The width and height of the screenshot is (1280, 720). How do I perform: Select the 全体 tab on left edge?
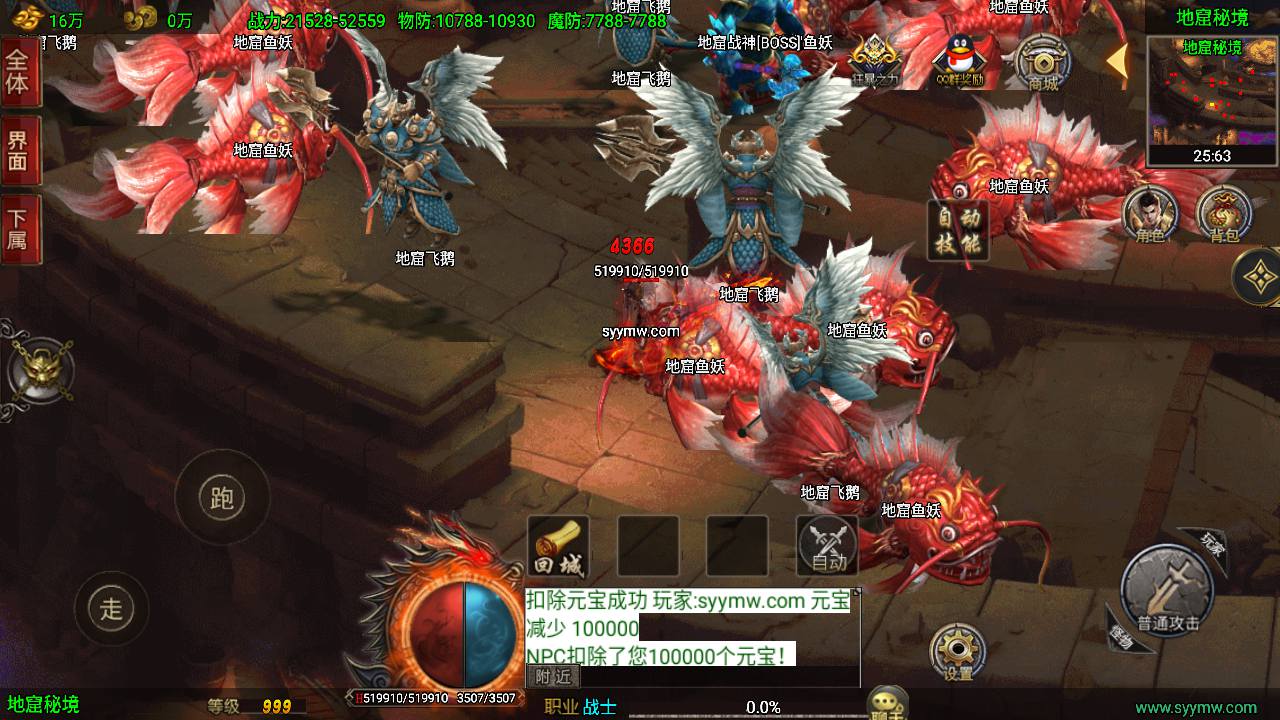coord(18,71)
